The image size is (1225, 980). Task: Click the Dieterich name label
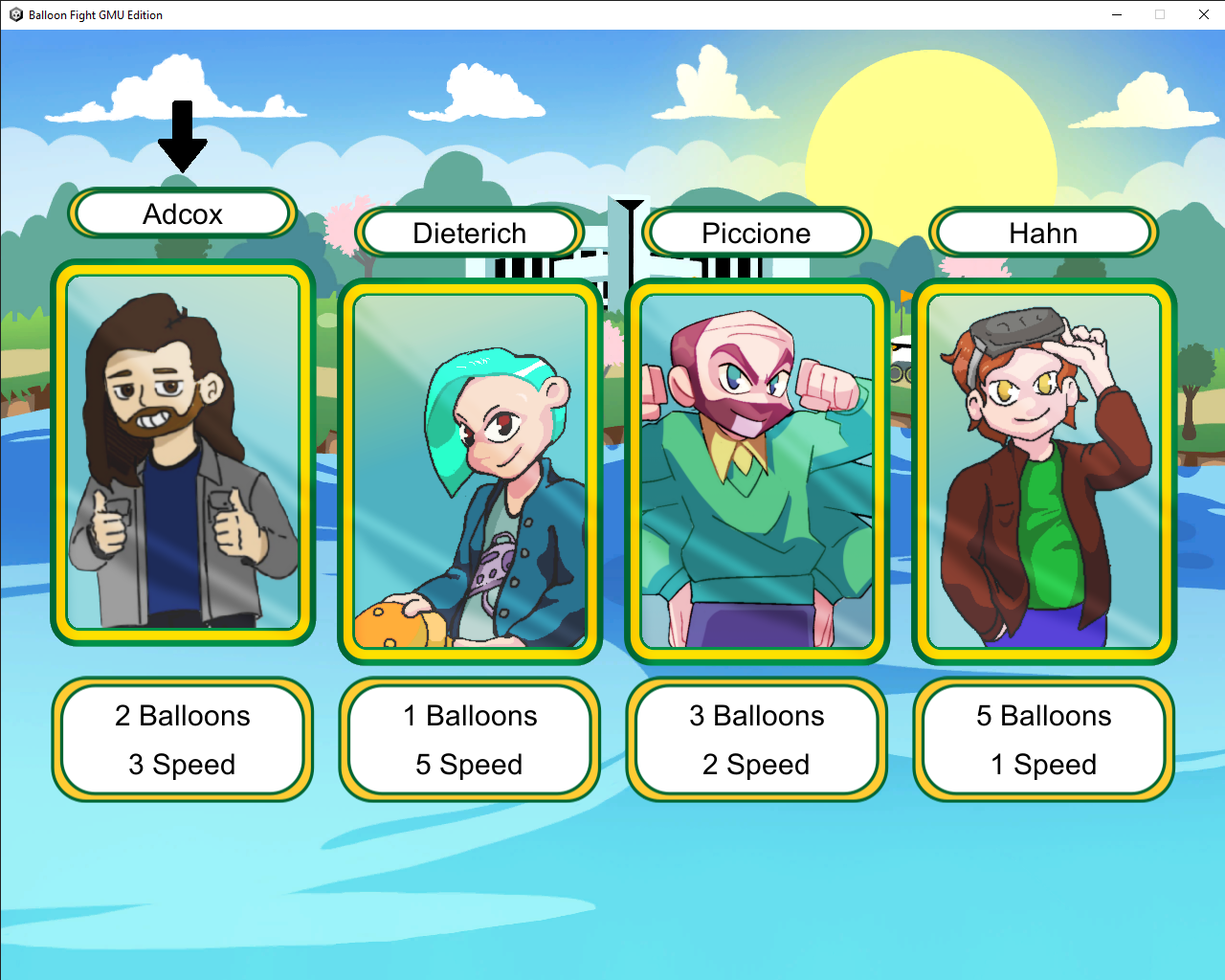(x=470, y=233)
